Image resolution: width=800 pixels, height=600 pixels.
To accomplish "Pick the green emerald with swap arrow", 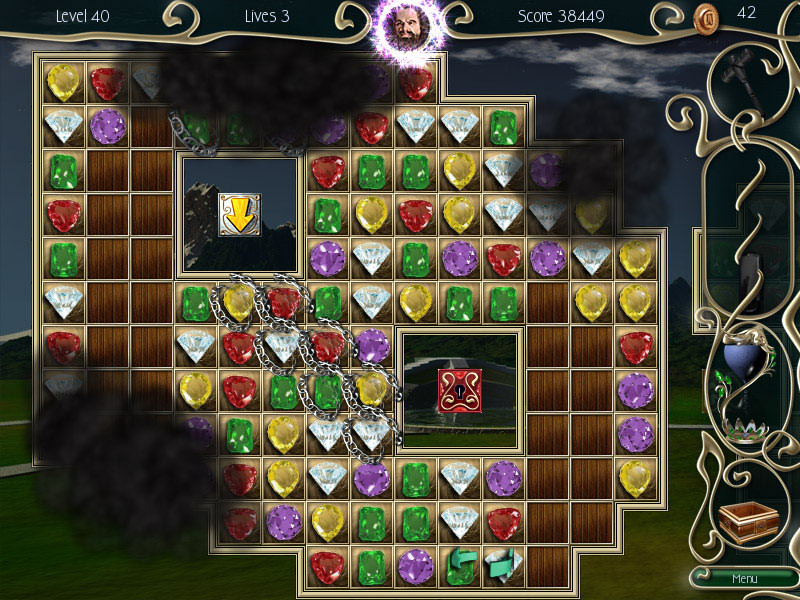I will (x=459, y=565).
